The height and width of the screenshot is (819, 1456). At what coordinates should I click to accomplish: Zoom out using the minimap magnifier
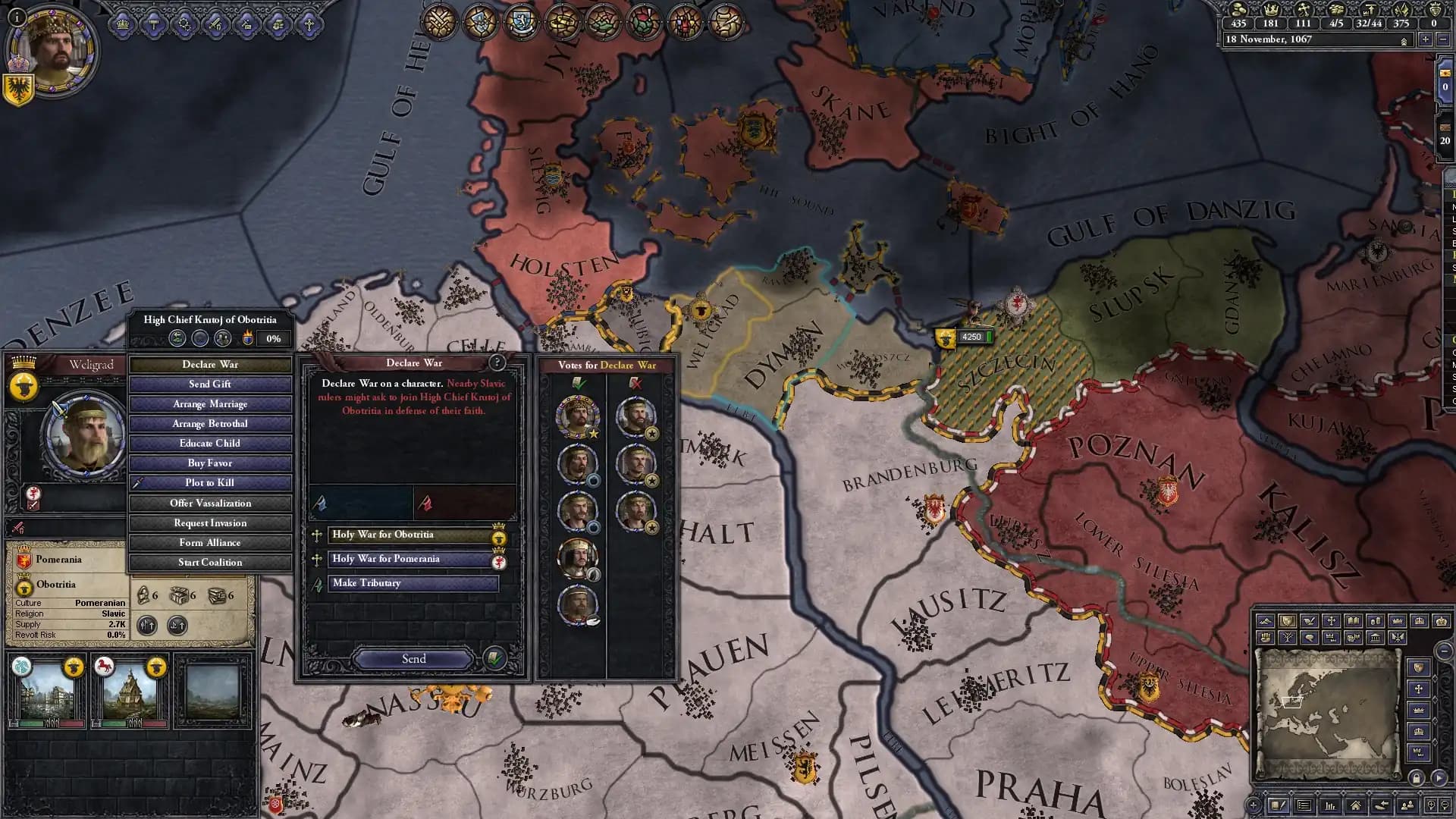[x=1445, y=807]
